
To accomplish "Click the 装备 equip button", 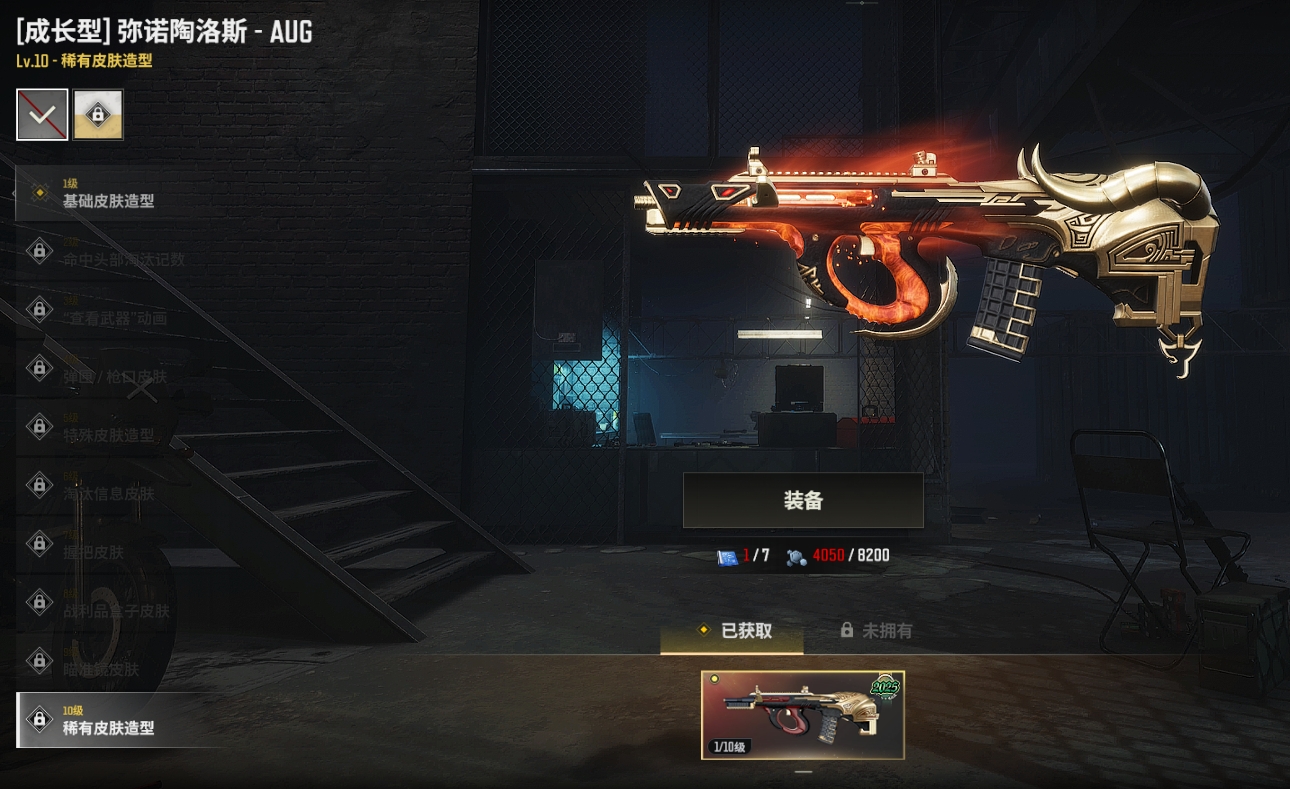I will tap(802, 500).
